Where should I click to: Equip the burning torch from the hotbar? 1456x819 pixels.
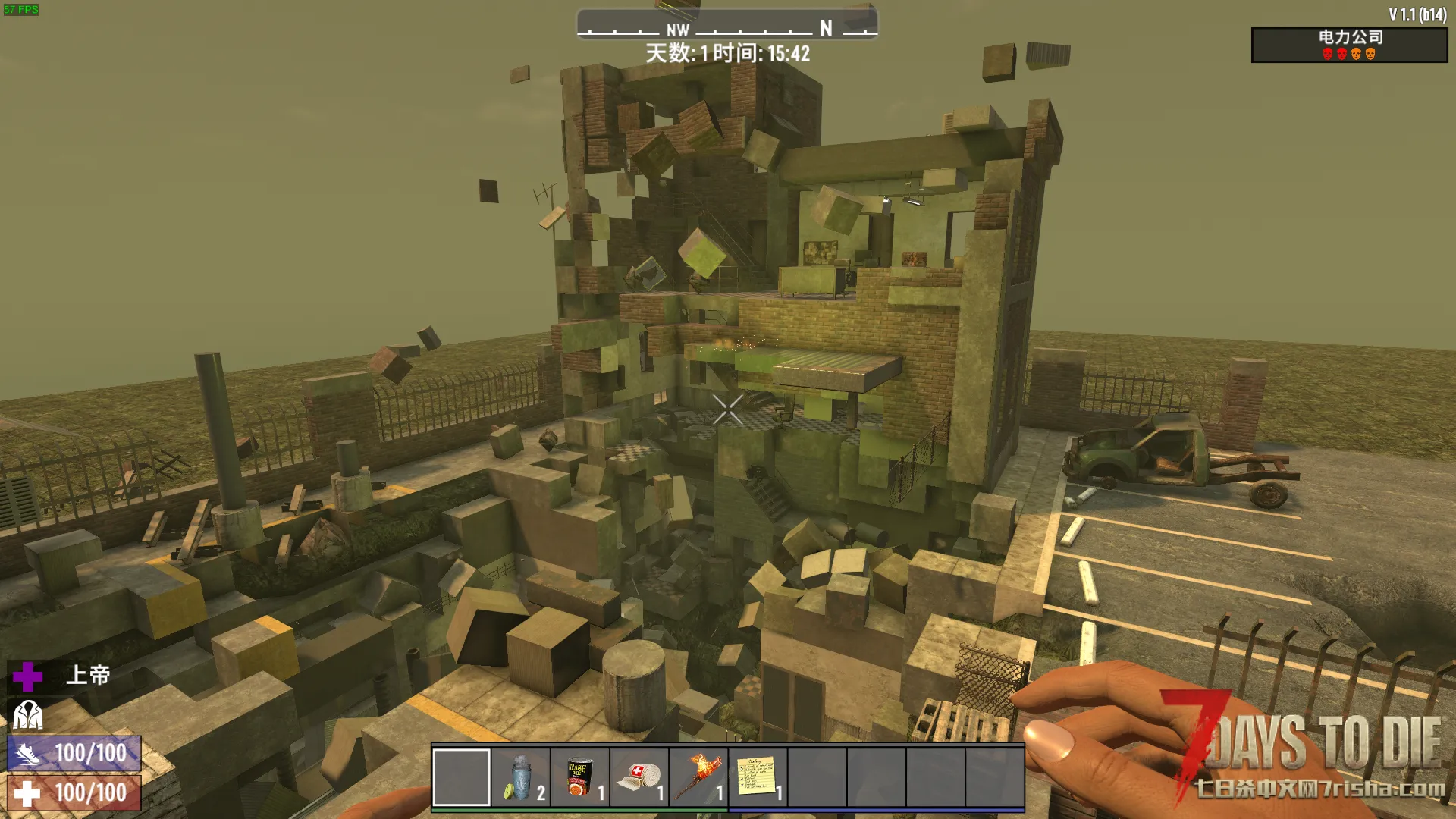coord(698,777)
